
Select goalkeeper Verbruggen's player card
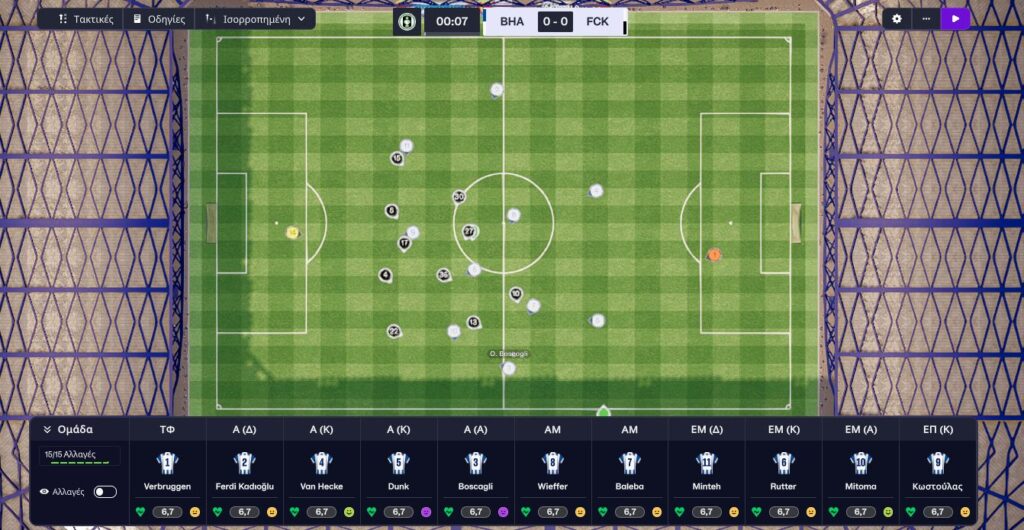point(168,472)
